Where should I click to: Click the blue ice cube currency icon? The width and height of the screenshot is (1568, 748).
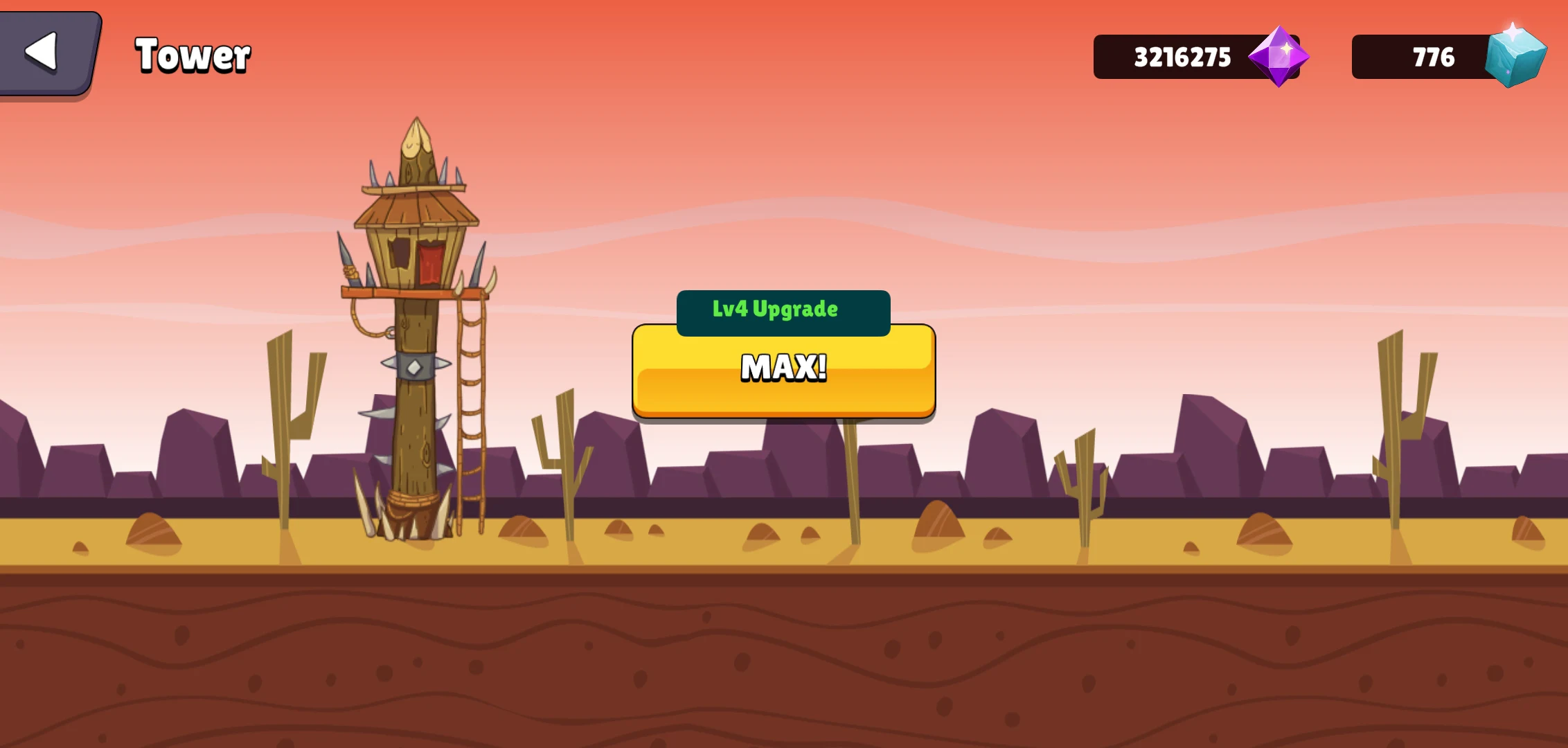point(1517,55)
